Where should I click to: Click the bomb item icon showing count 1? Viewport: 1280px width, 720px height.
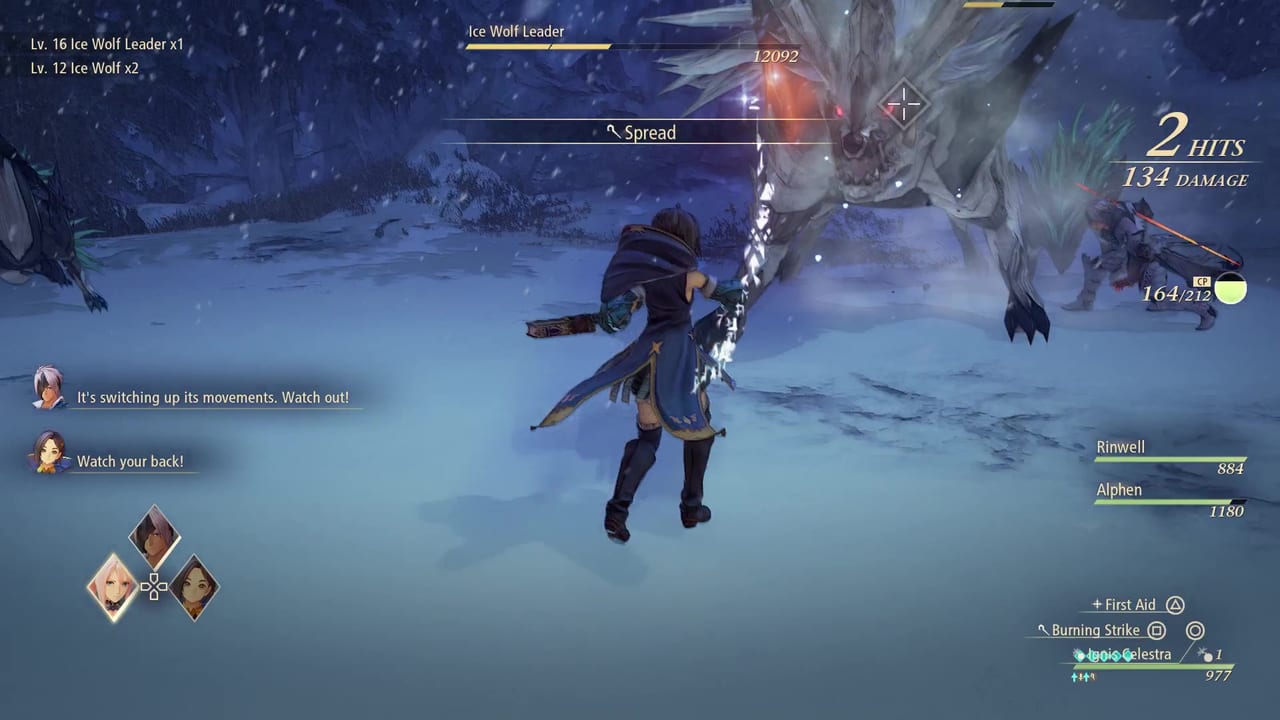1208,657
